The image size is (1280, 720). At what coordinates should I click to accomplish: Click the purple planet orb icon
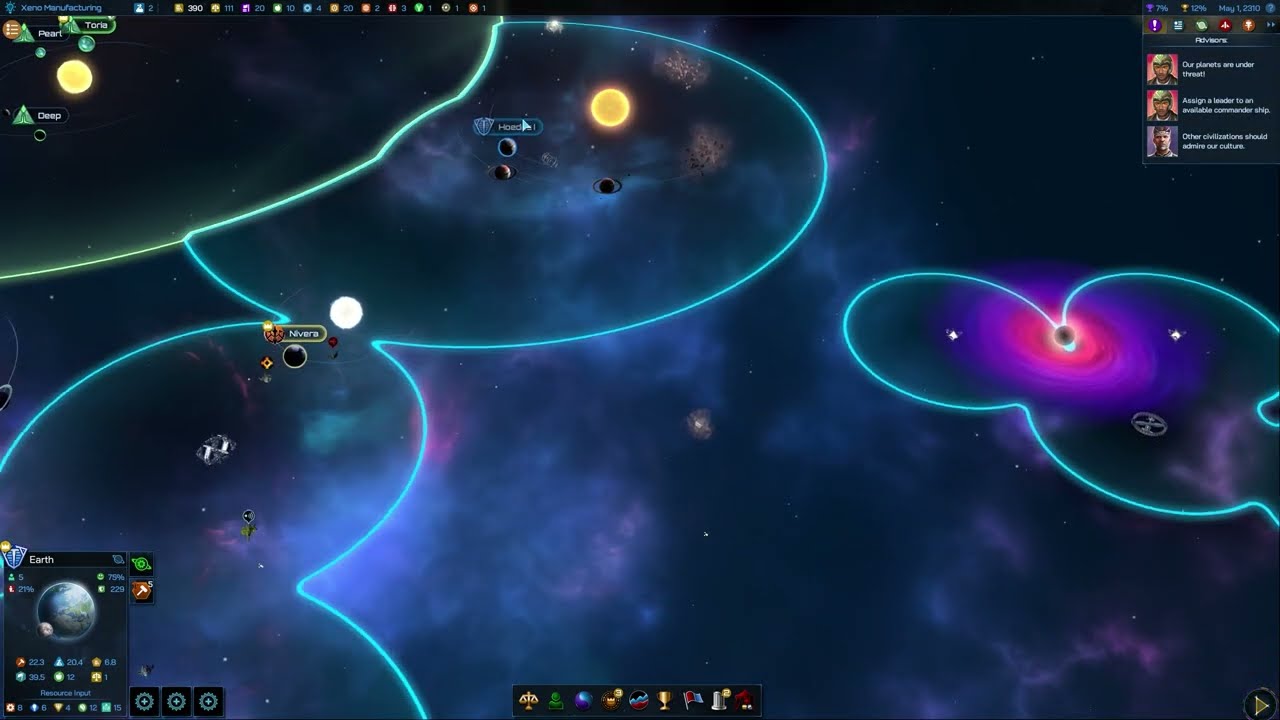[x=583, y=700]
